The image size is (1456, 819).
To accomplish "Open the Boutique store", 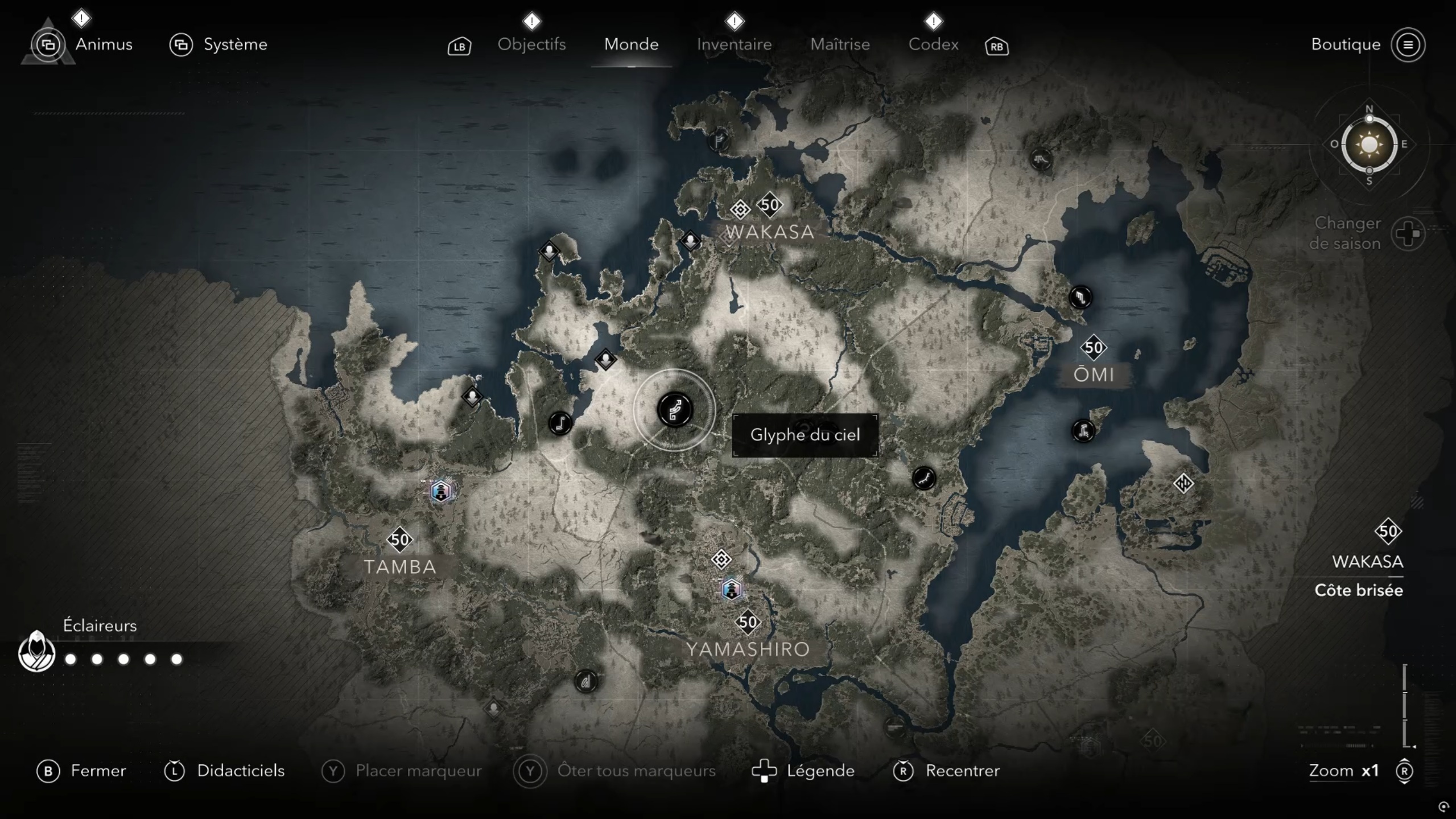I will tap(1346, 44).
